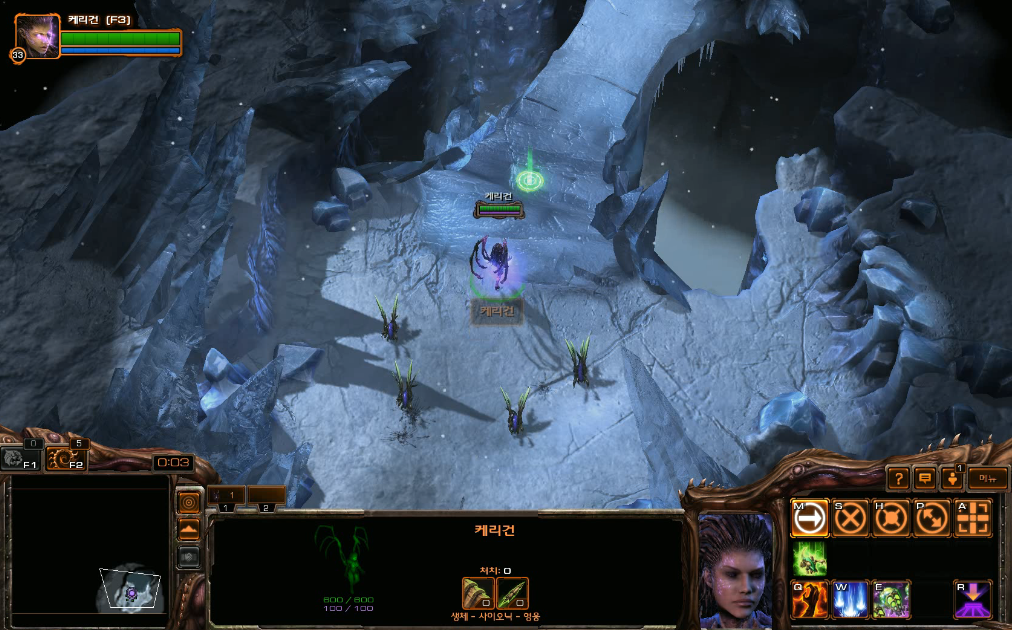This screenshot has height=630, width=1012.
Task: Activate the Attack command
Action: [x=972, y=518]
